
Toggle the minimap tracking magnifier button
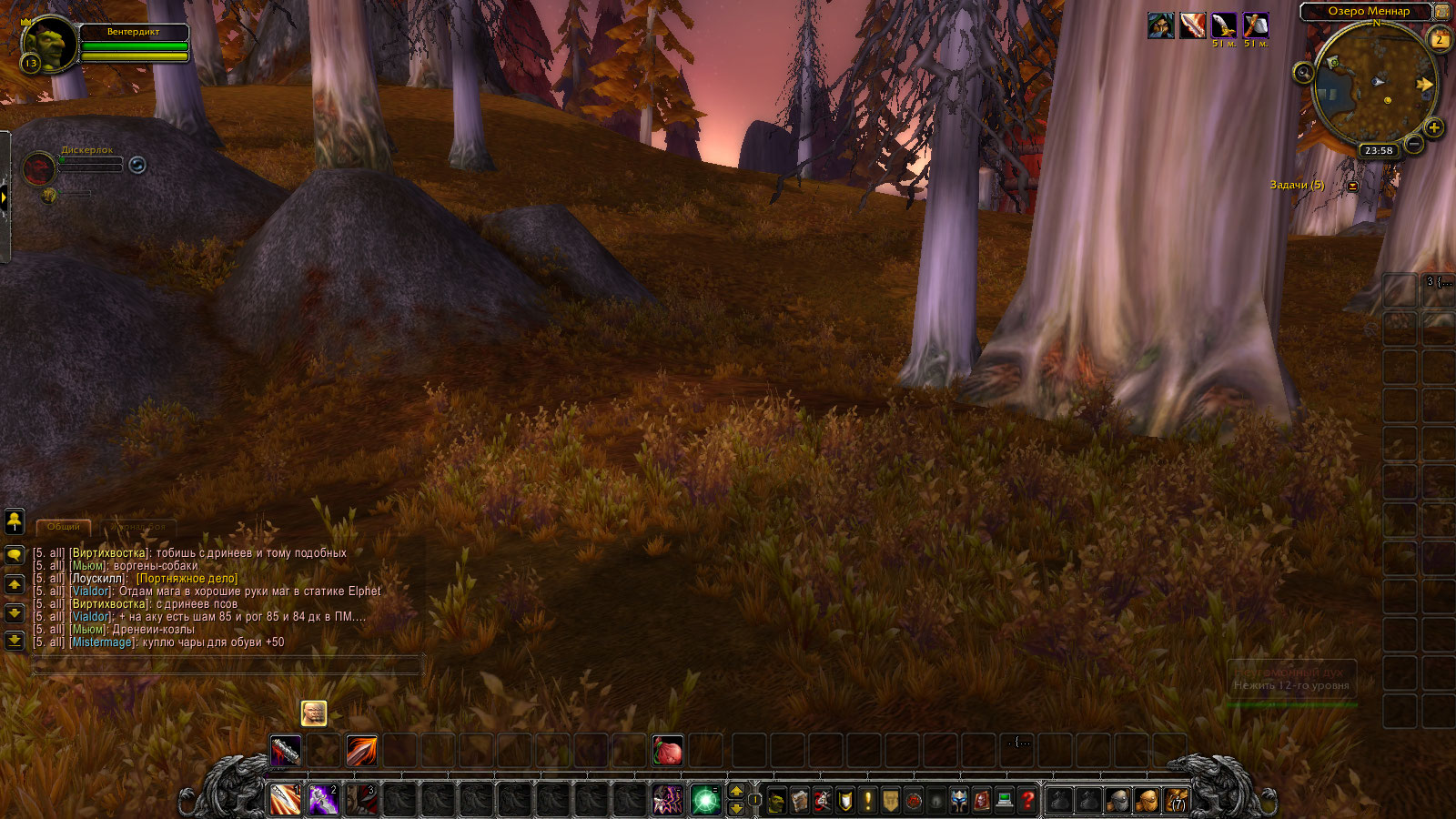tap(1303, 73)
